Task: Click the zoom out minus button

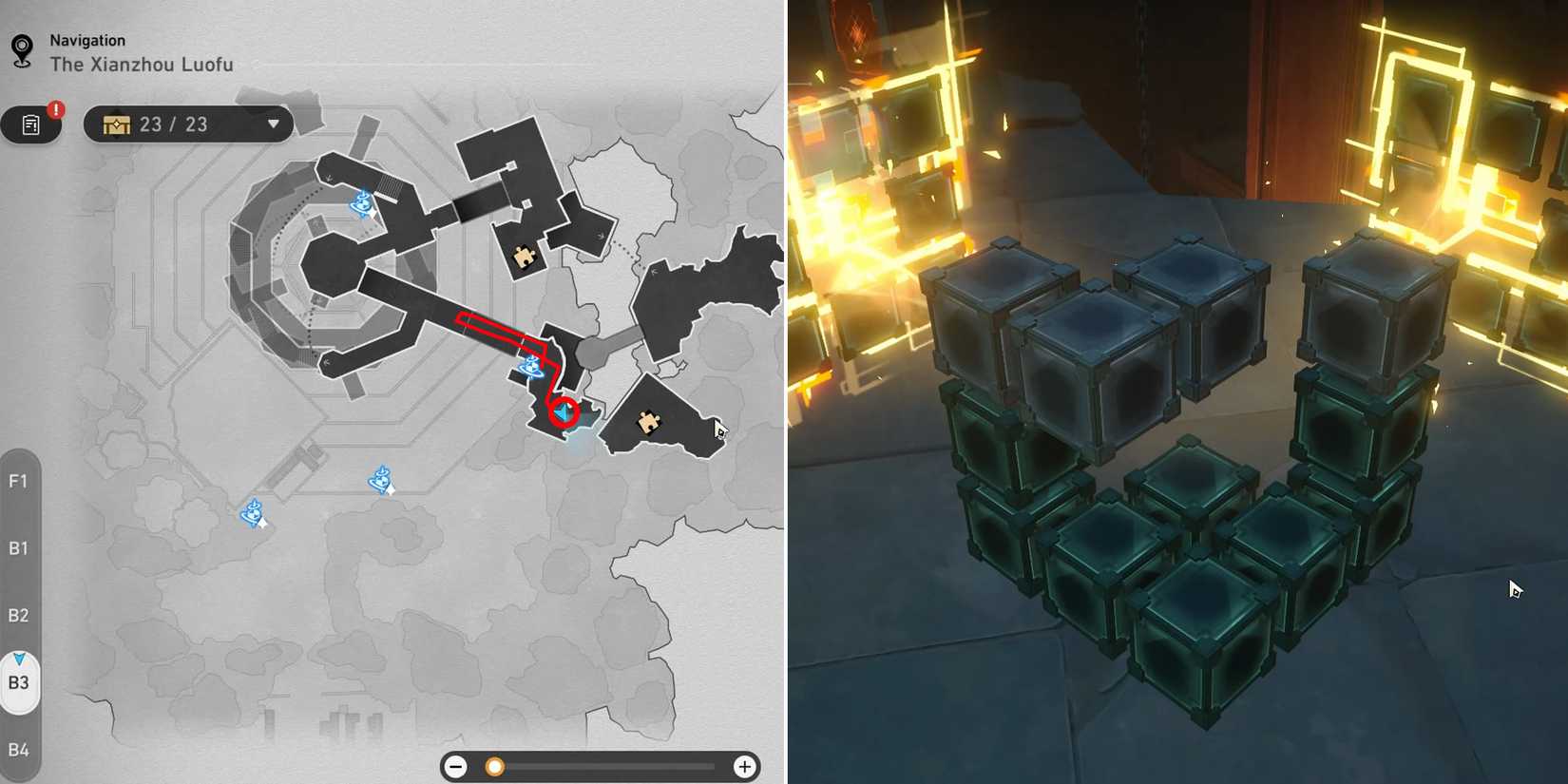Action: pos(456,766)
